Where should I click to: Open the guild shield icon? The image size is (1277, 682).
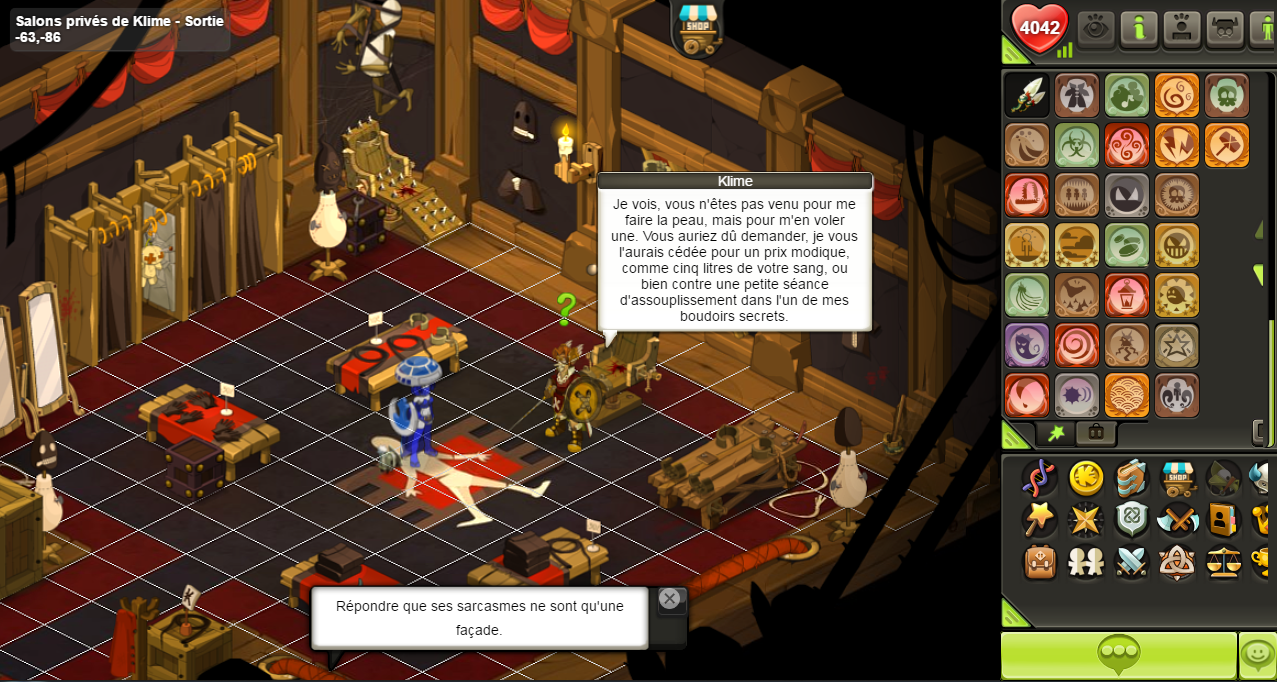click(1132, 520)
